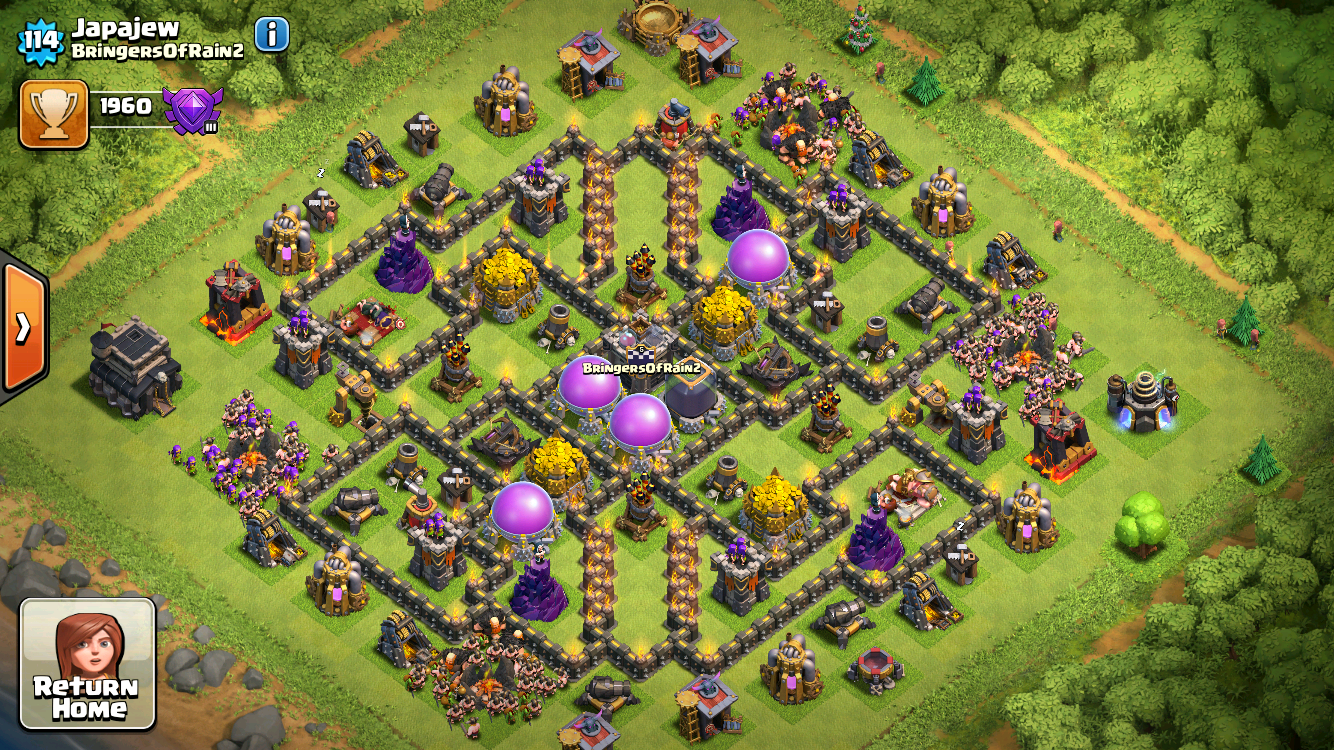Viewport: 1334px width, 750px height.
Task: Select the purple league badge
Action: 192,110
